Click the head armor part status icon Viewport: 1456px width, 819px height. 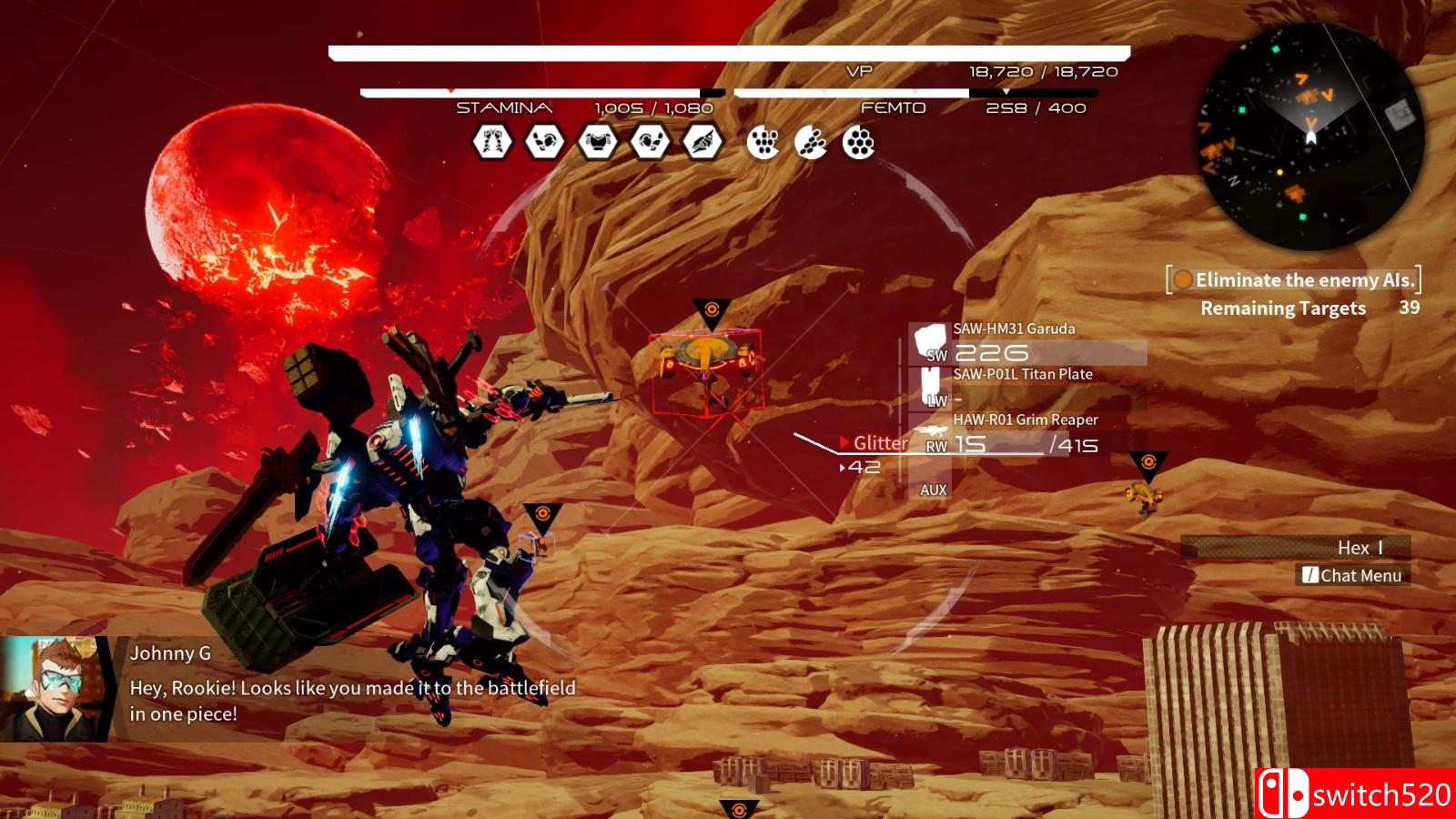[x=703, y=142]
